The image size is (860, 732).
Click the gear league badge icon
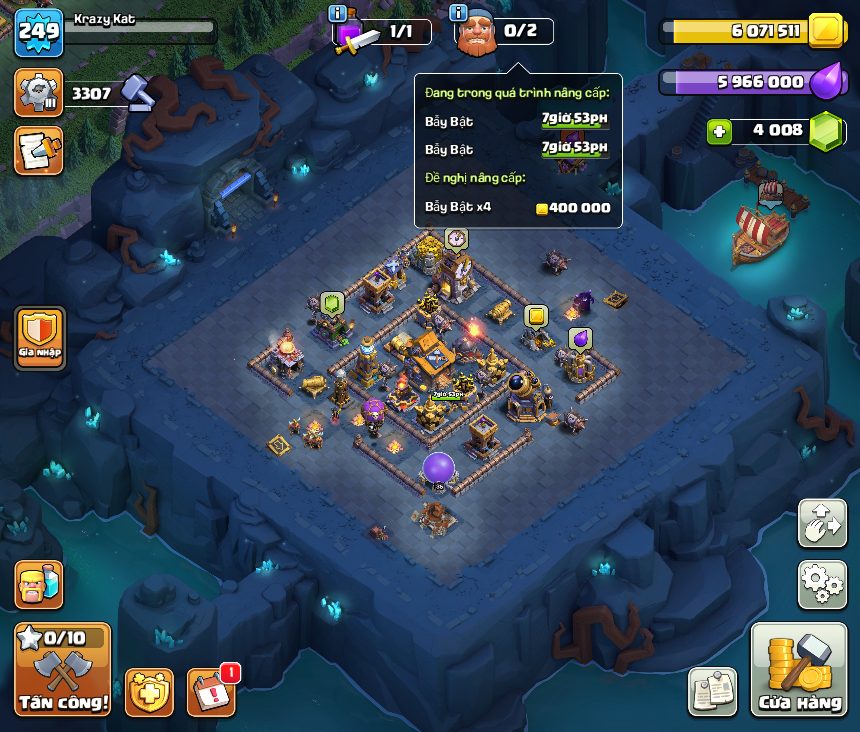point(39,93)
